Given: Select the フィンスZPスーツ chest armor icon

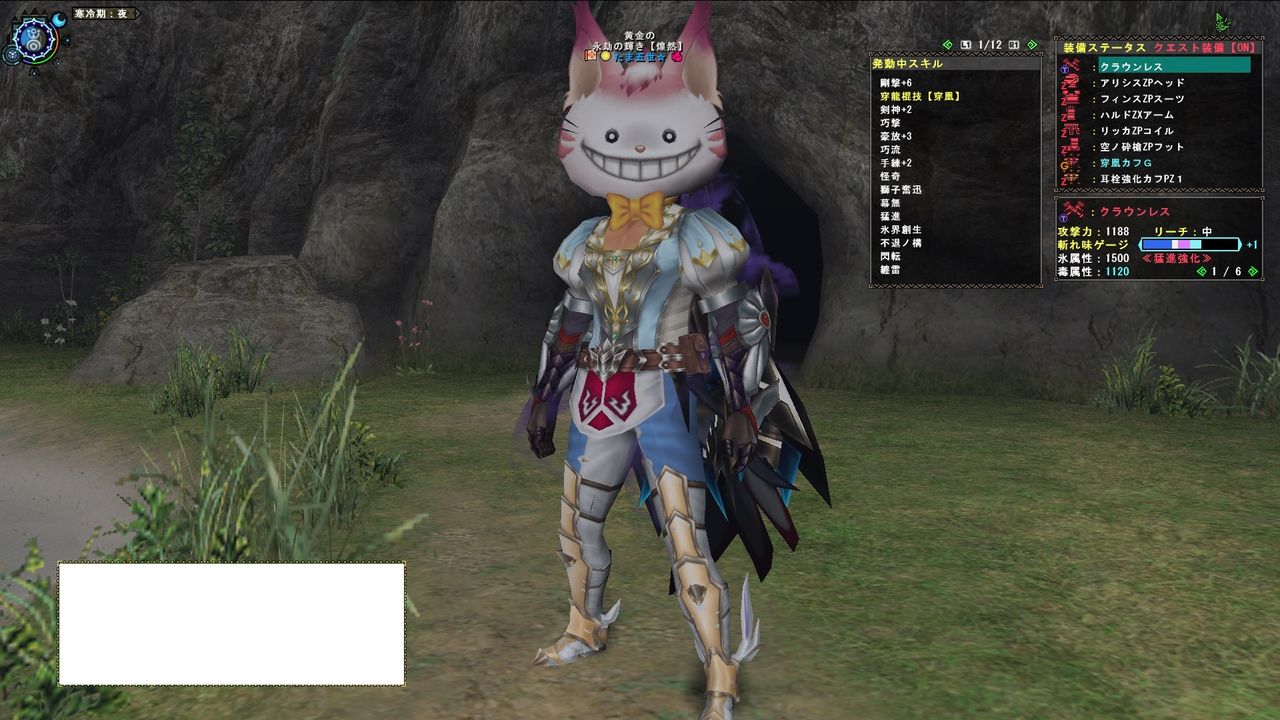Looking at the screenshot, I should pyautogui.click(x=1069, y=99).
